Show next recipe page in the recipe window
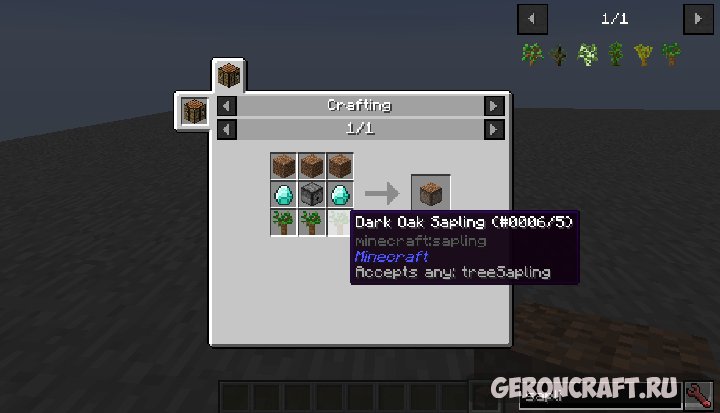720x413 pixels. tap(493, 130)
